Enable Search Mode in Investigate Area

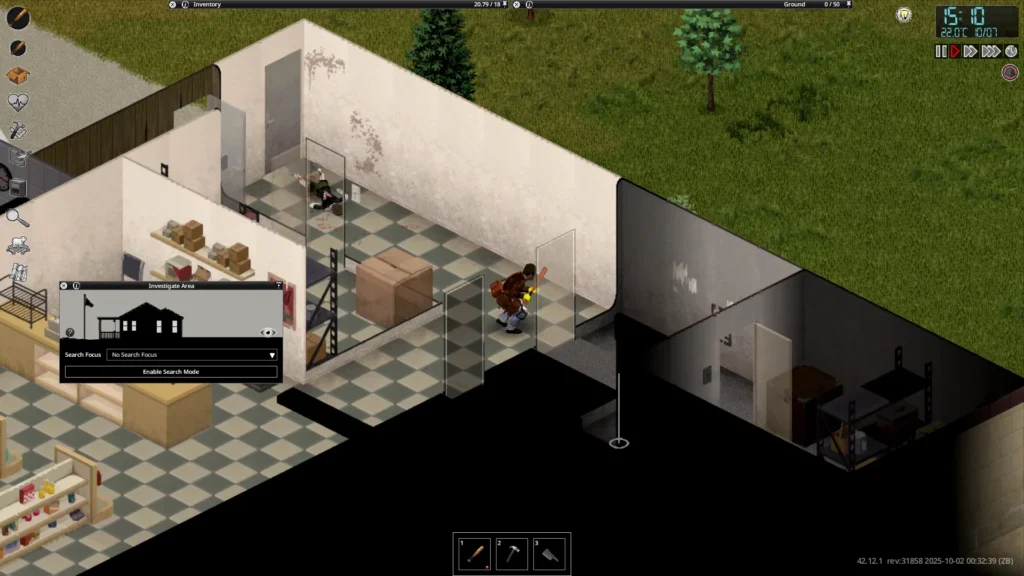point(171,372)
